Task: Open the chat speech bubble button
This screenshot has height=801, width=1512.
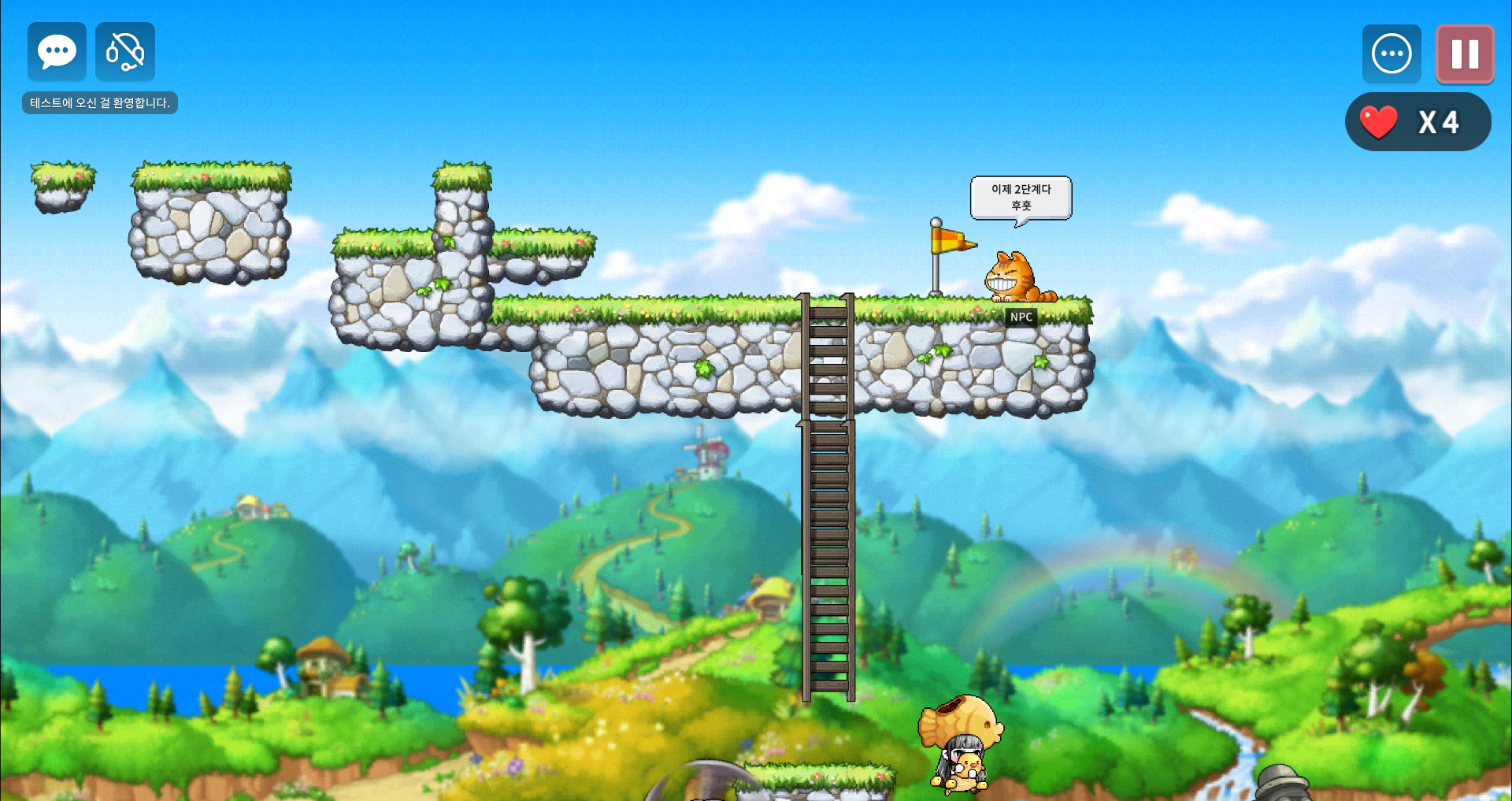Action: [57, 52]
